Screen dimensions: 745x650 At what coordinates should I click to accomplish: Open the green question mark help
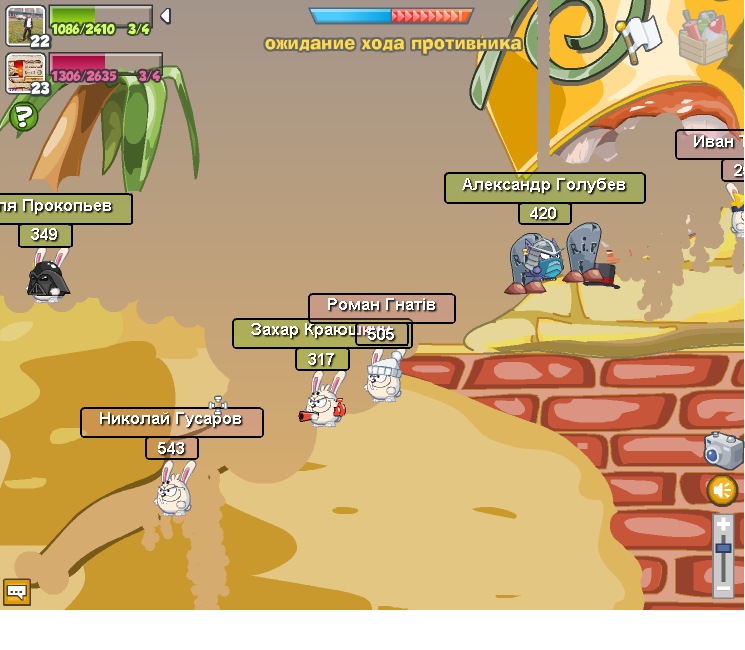[23, 116]
